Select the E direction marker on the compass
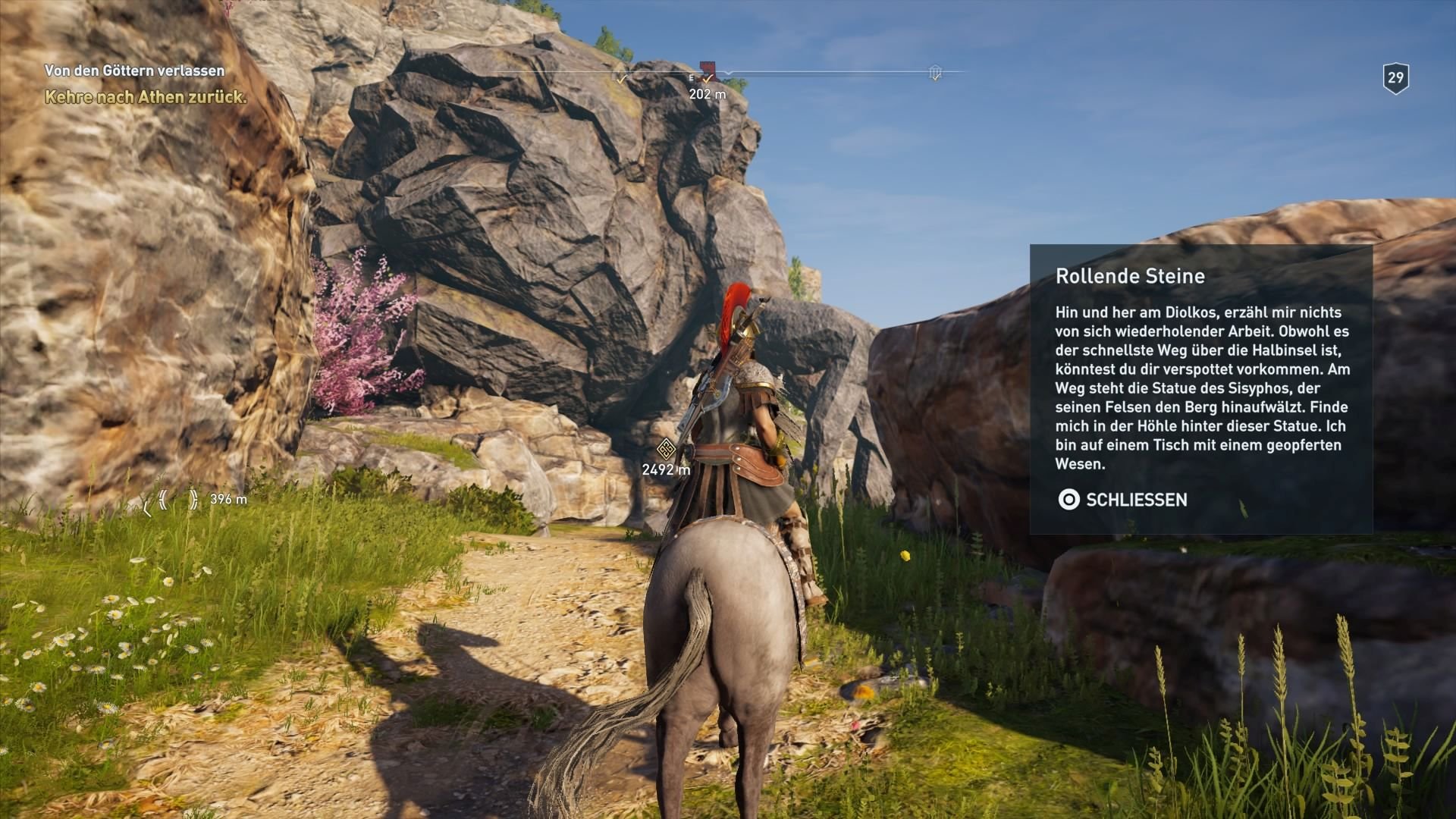 pyautogui.click(x=691, y=79)
